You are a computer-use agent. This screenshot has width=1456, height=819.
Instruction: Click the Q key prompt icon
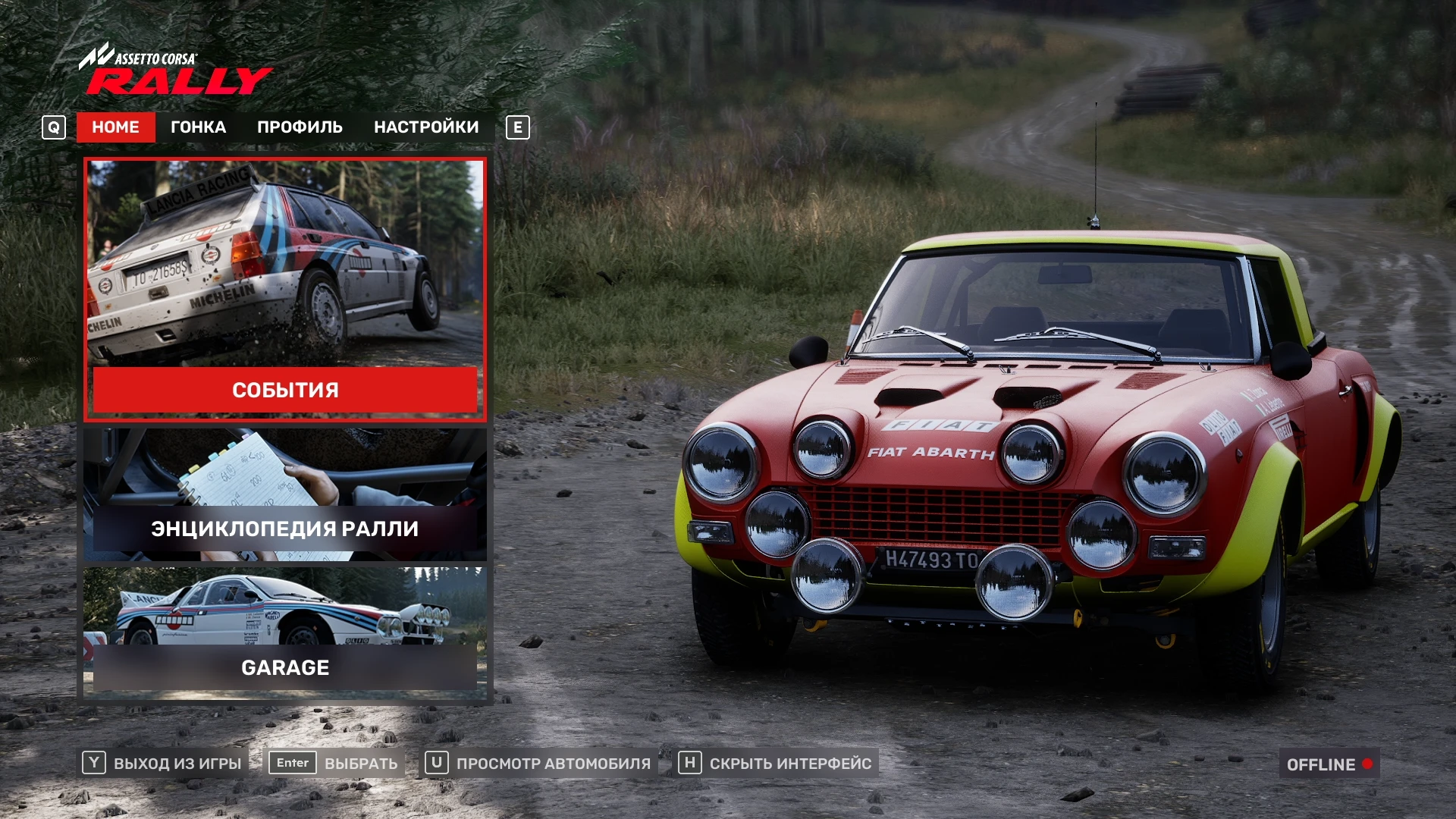pyautogui.click(x=53, y=127)
